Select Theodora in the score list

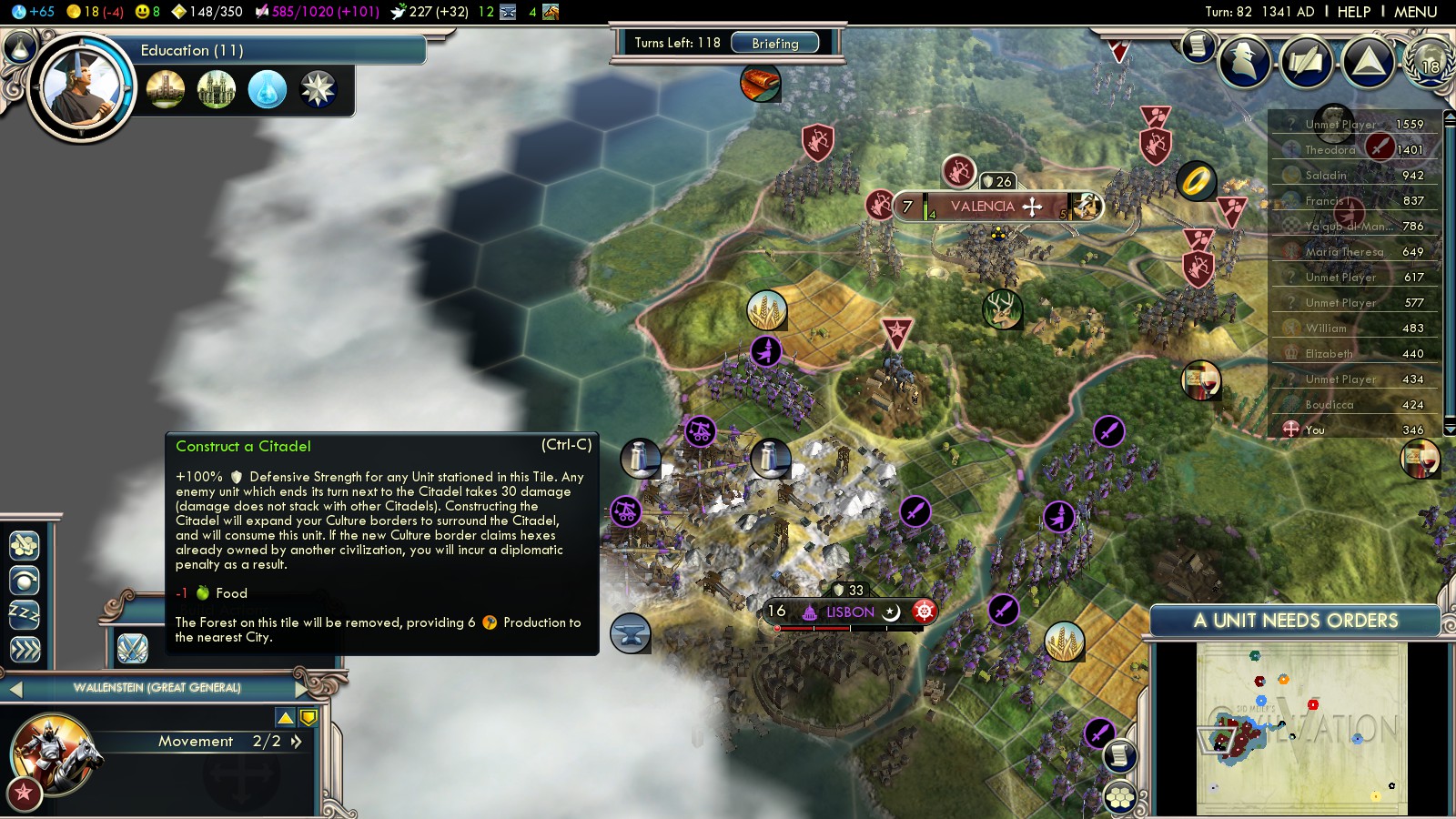coord(1330,150)
